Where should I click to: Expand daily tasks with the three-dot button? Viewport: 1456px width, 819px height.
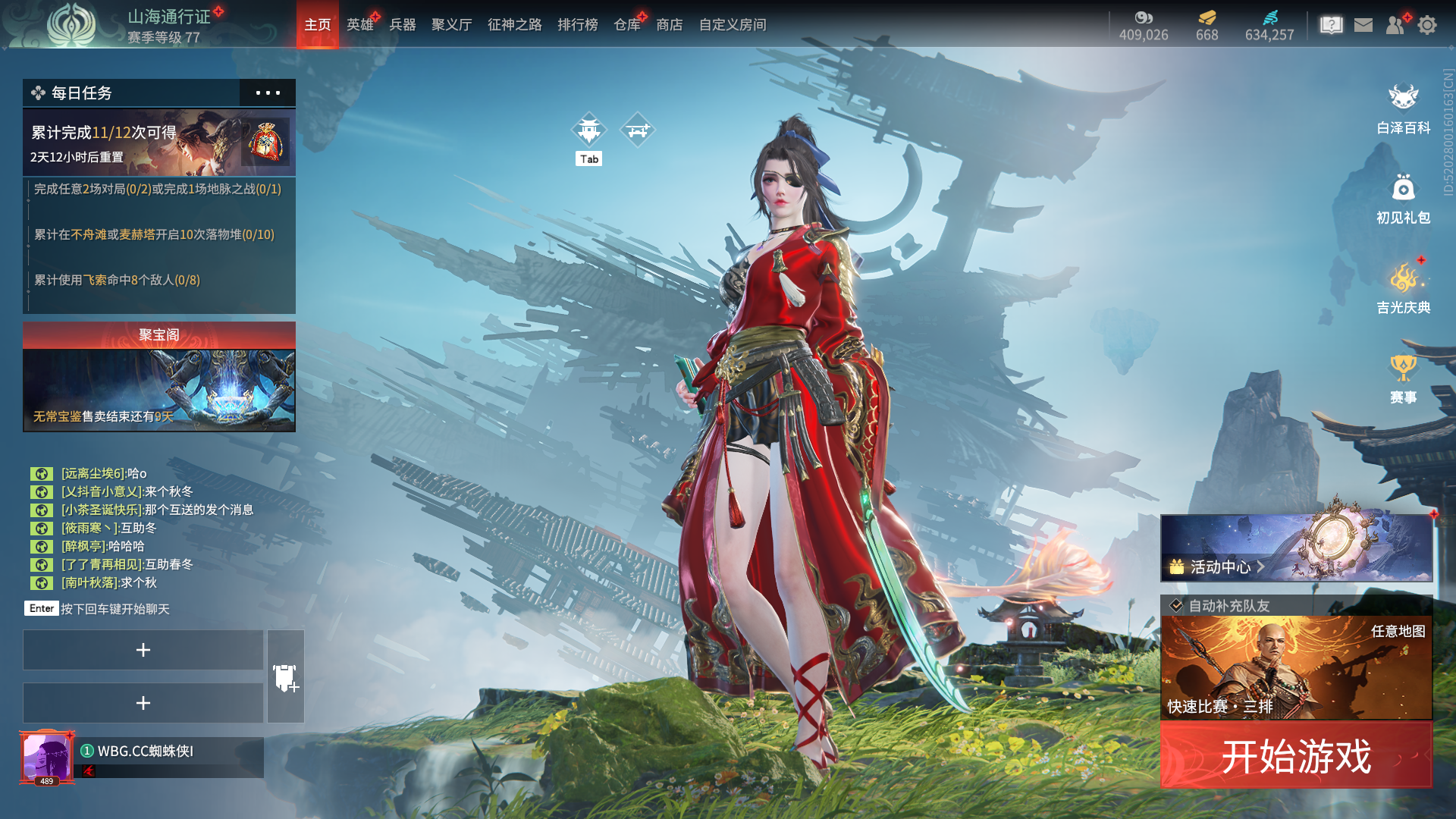(268, 93)
